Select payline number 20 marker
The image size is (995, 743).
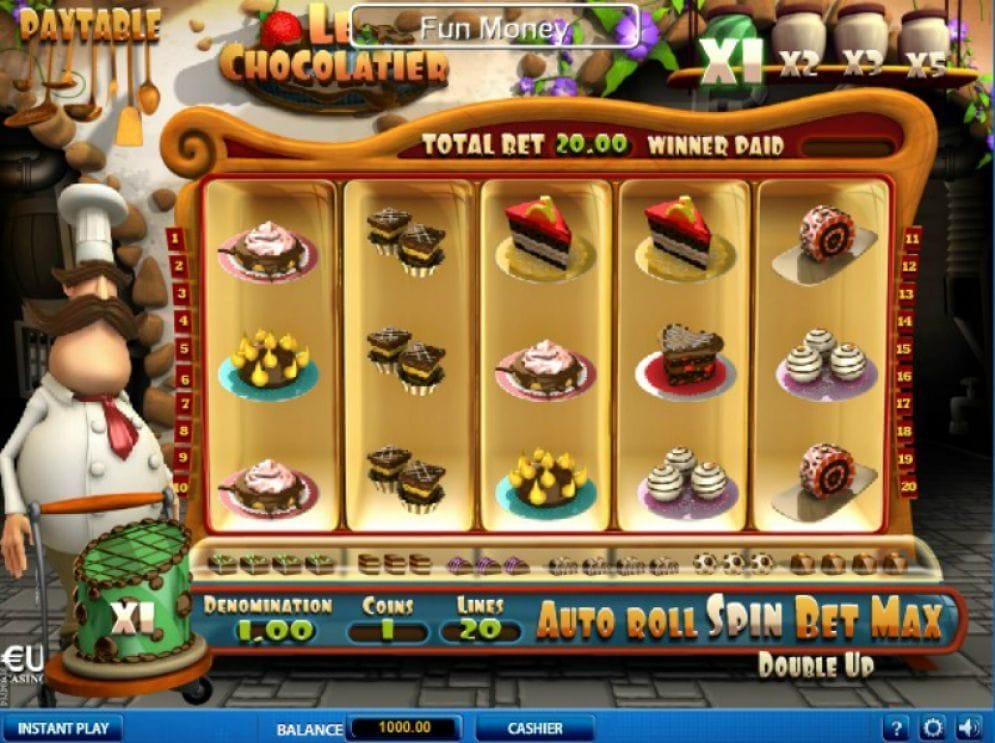910,488
